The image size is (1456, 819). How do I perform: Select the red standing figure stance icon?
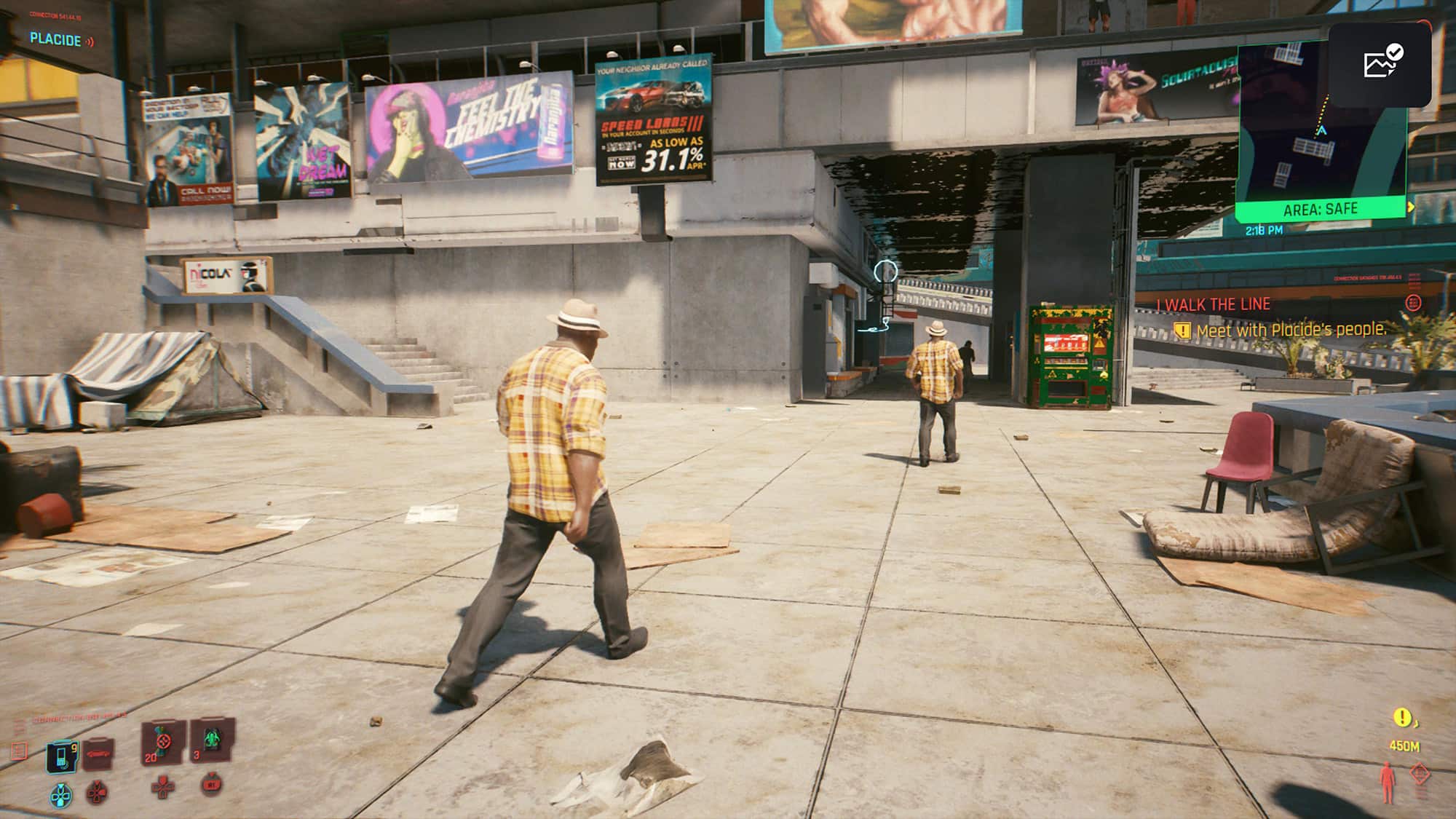pos(1388,783)
